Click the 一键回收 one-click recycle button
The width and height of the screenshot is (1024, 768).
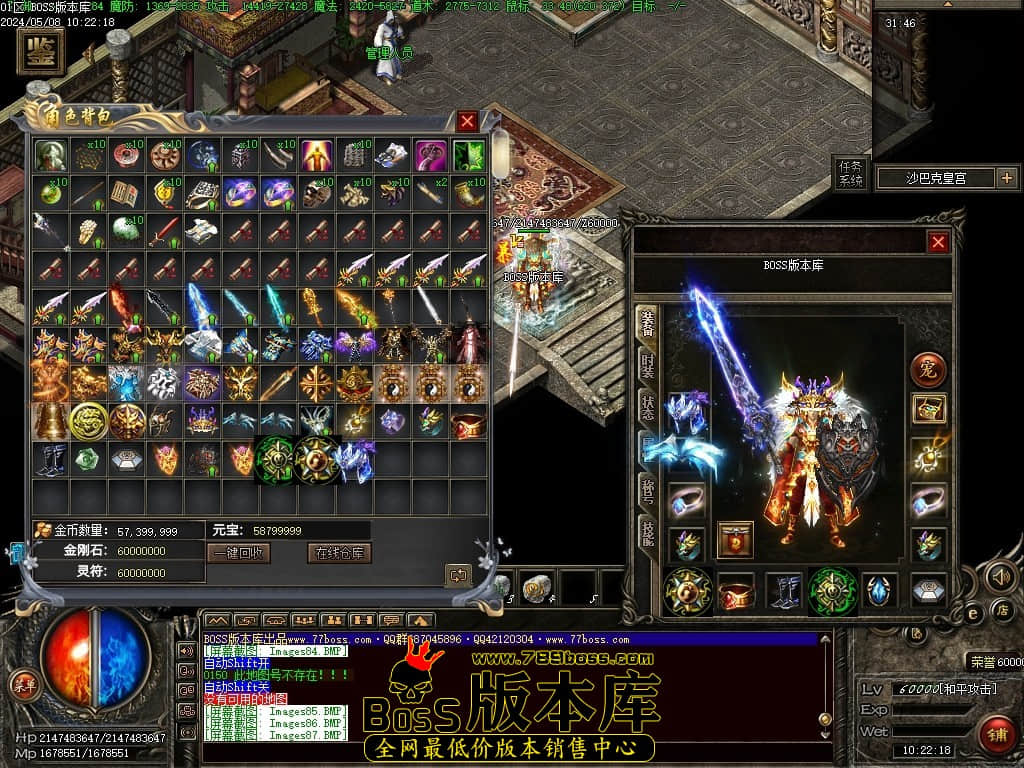[238, 553]
